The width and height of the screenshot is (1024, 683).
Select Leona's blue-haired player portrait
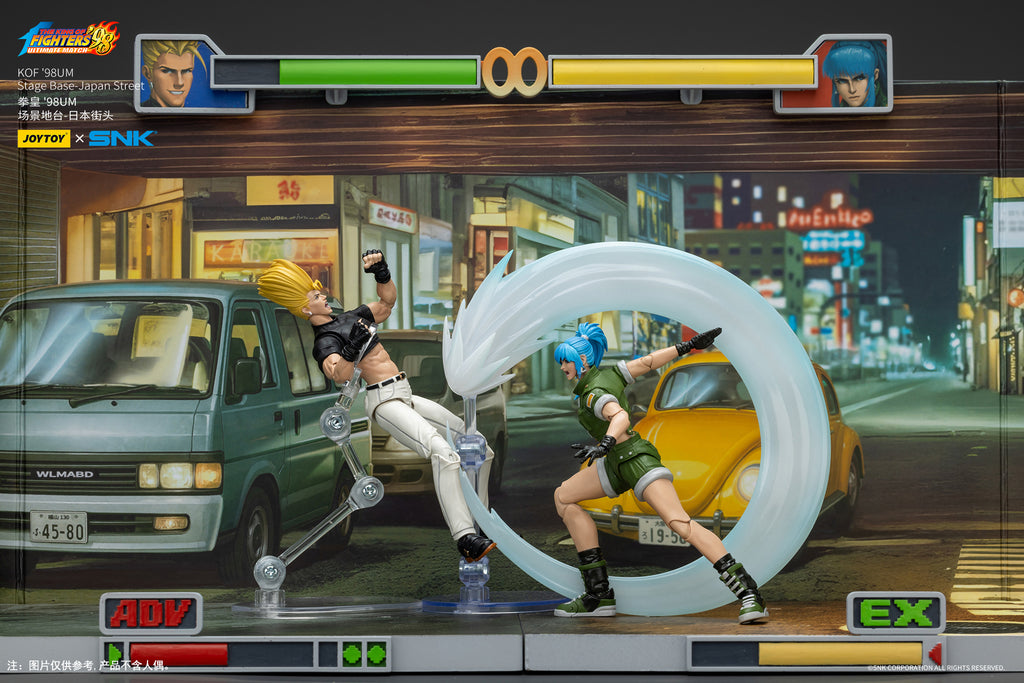pyautogui.click(x=835, y=74)
